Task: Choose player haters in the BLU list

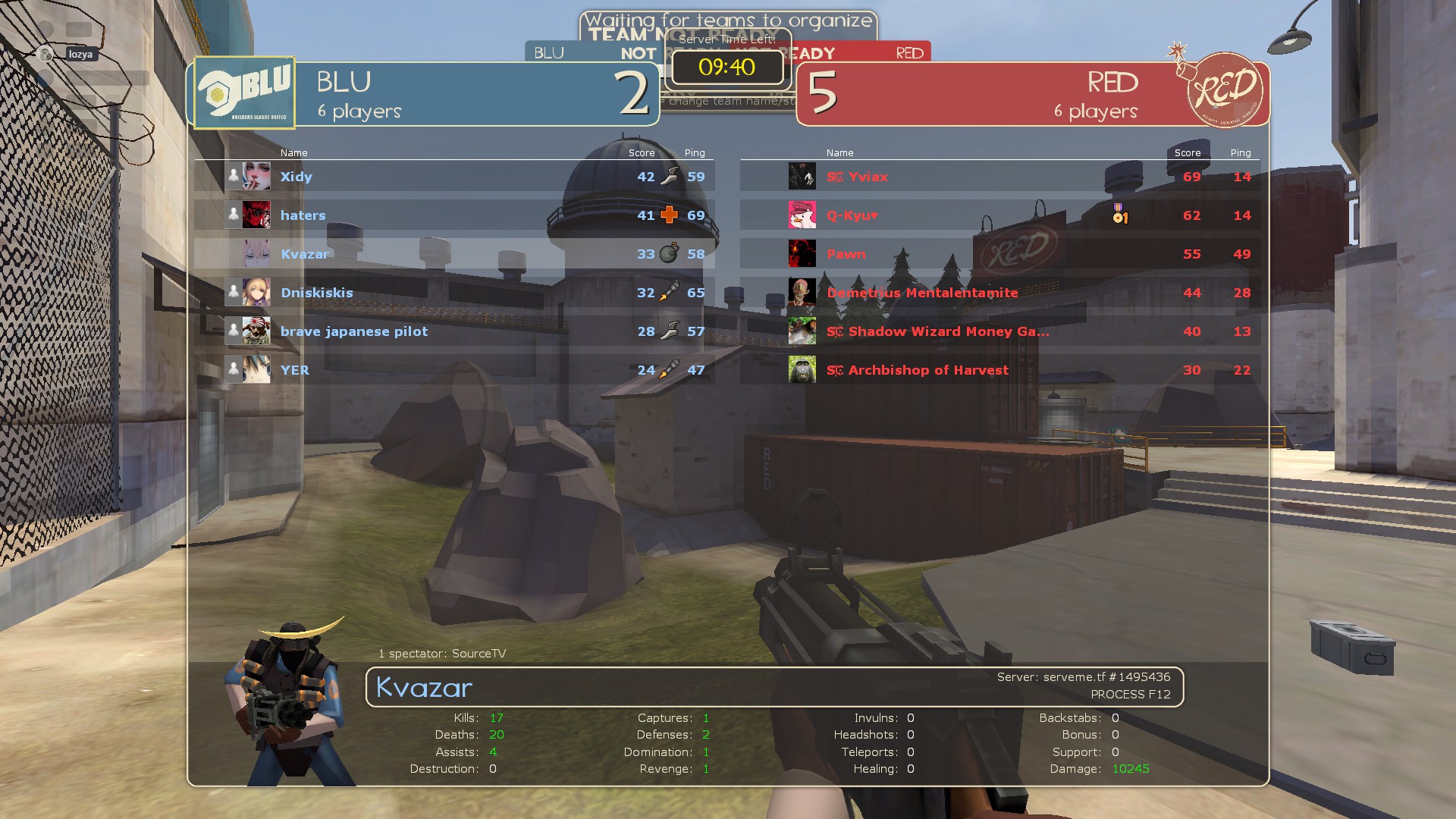Action: coord(453,215)
